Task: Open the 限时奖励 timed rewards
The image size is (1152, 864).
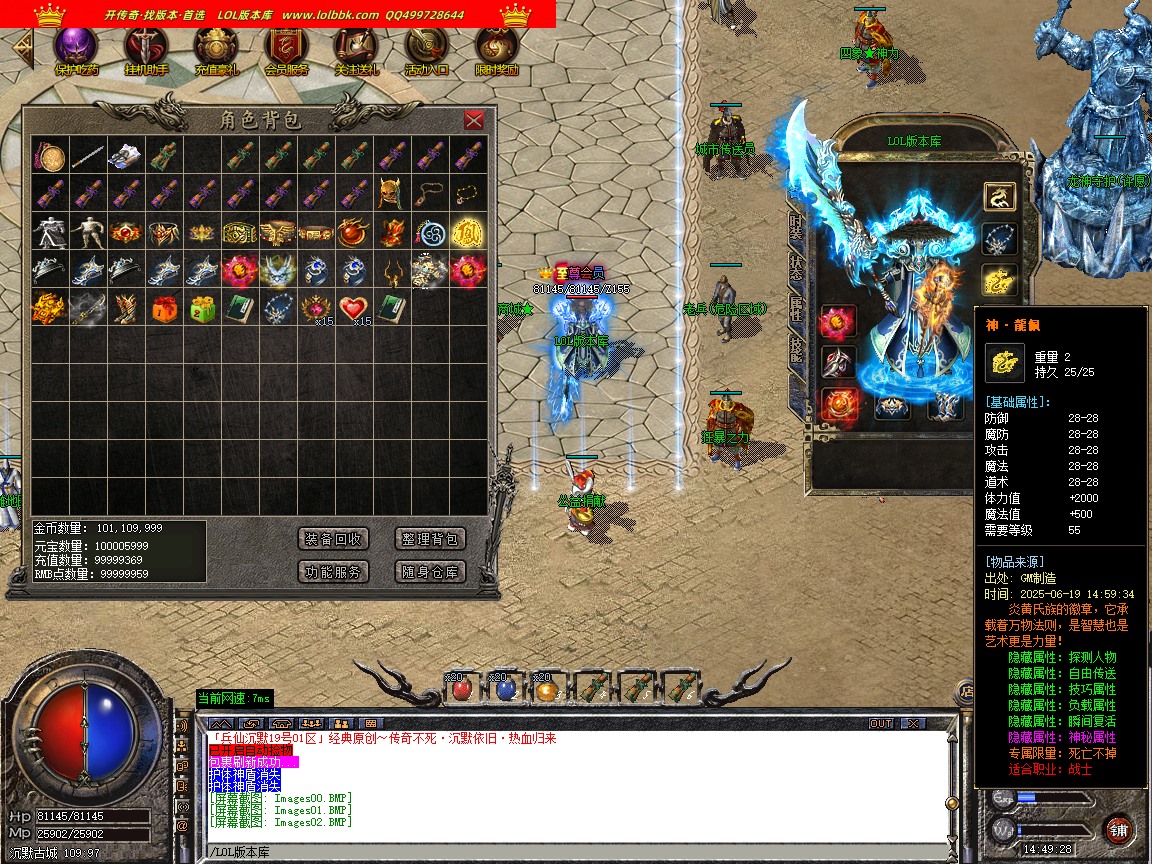Action: [x=496, y=50]
